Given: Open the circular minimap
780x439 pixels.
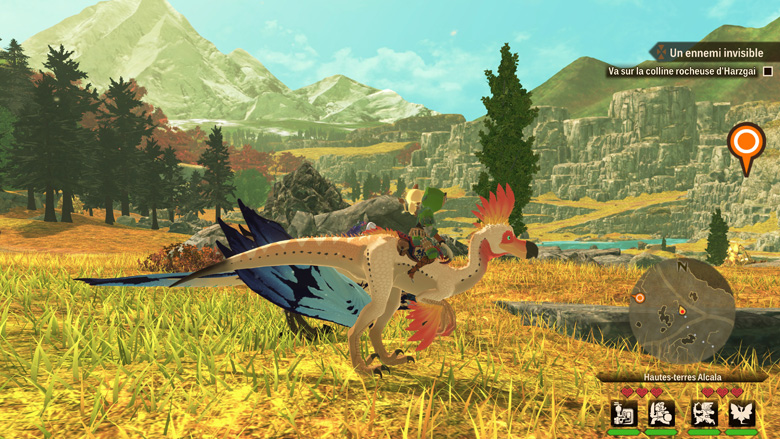Looking at the screenshot, I should [681, 310].
